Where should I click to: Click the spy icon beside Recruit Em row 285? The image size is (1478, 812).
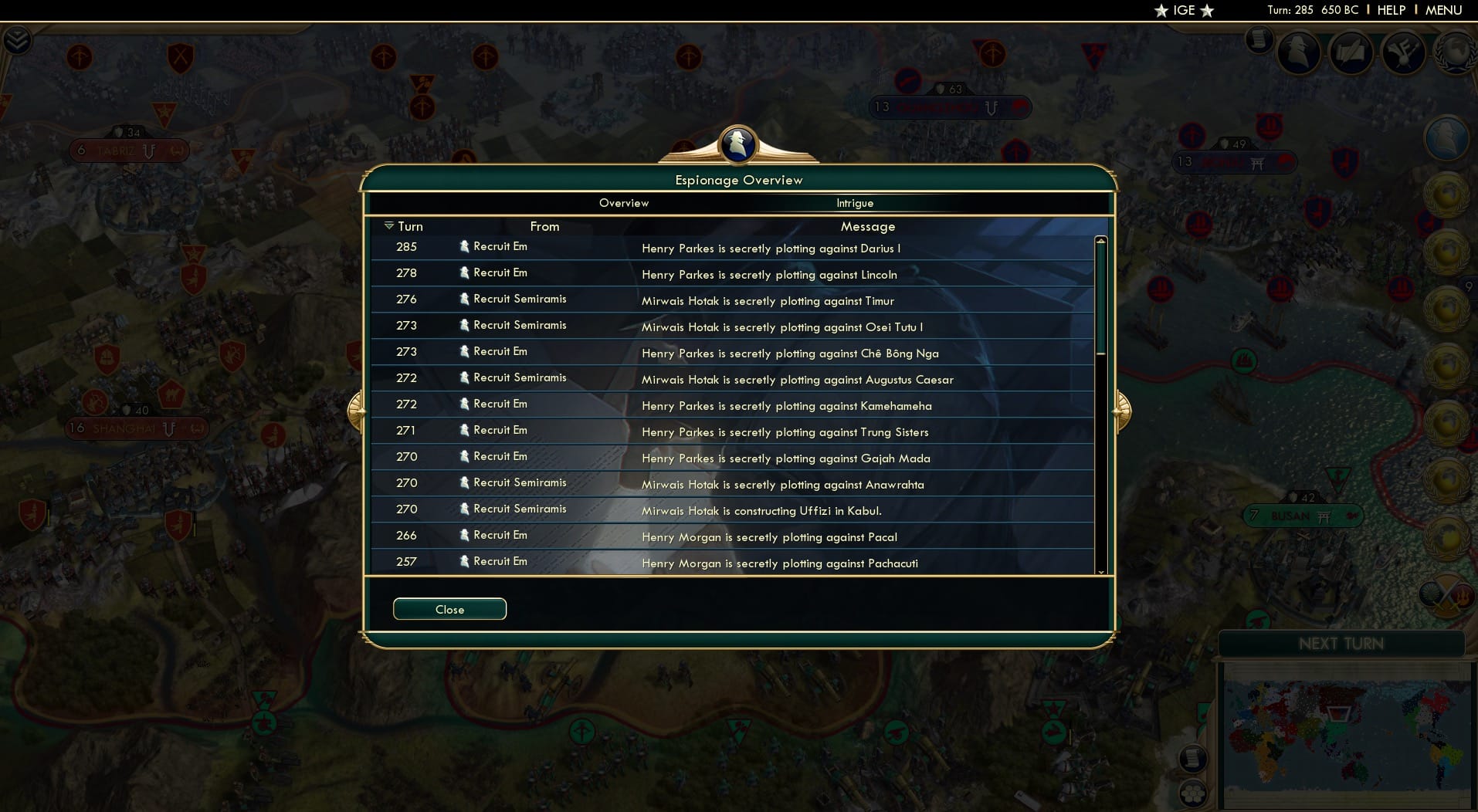(463, 246)
